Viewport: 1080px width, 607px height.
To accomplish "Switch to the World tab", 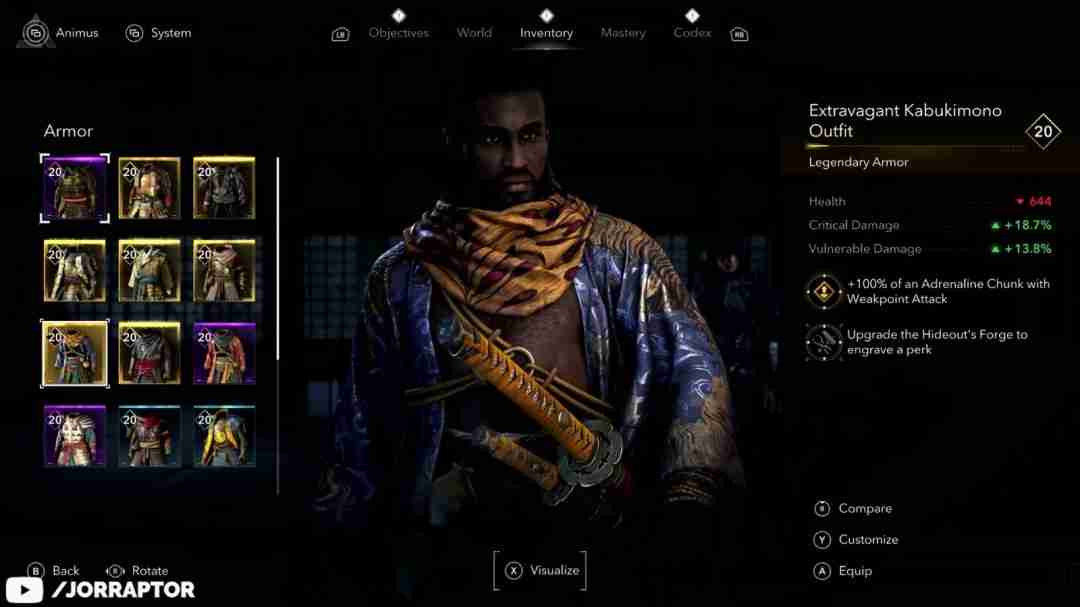I will [x=474, y=33].
